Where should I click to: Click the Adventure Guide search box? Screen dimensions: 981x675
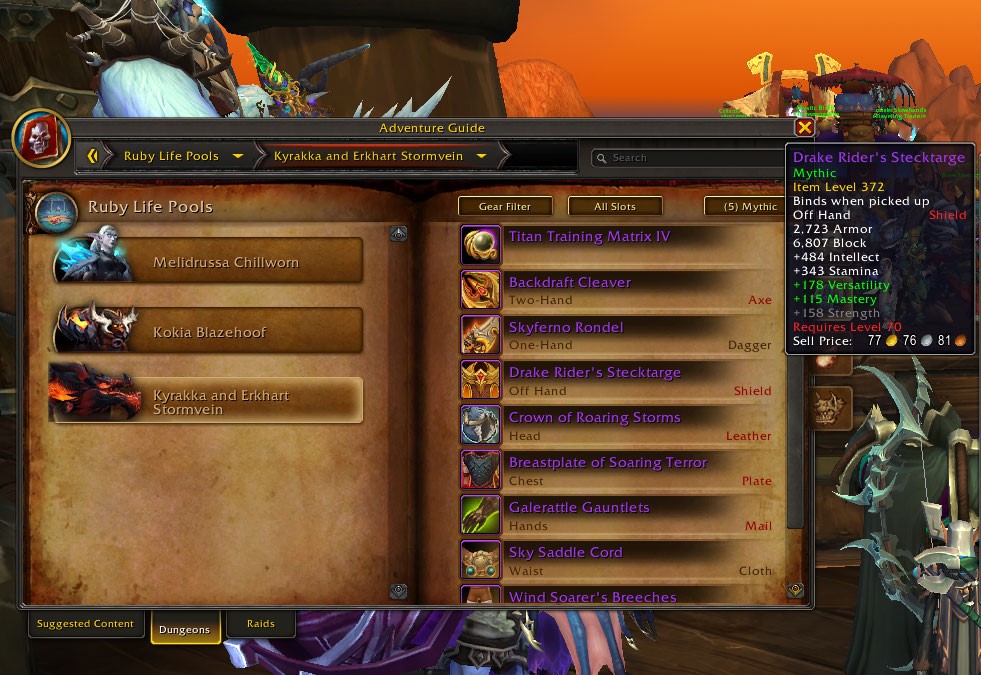click(690, 157)
